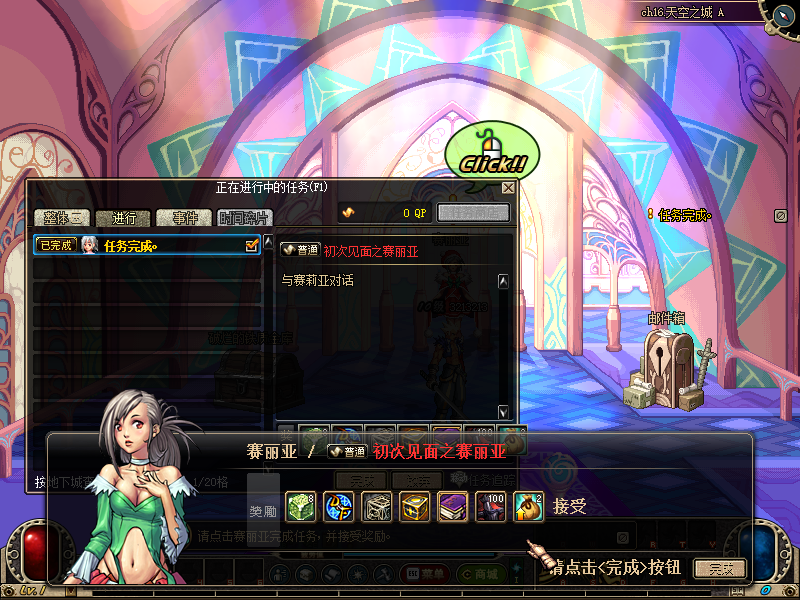The width and height of the screenshot is (800, 600).
Task: Select the 事件 (events) tab
Action: [185, 218]
